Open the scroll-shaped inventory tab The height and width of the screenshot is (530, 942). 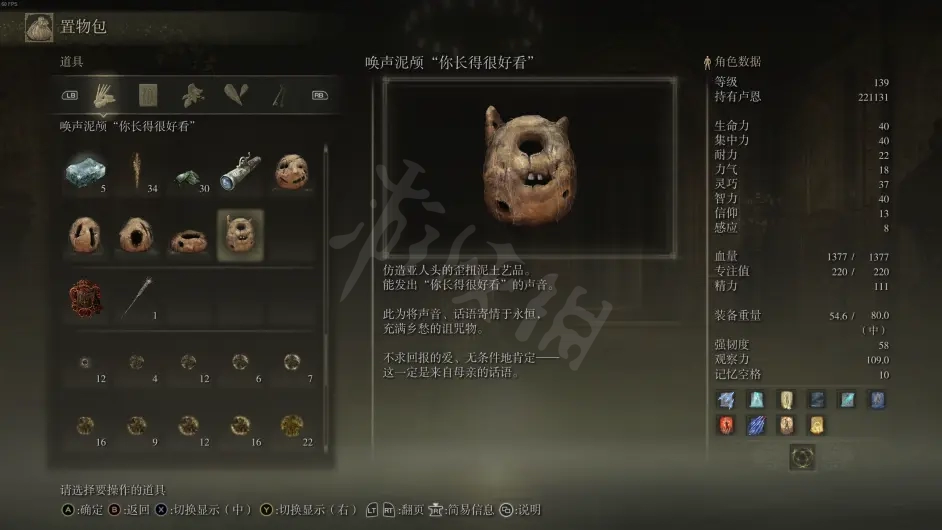(148, 95)
